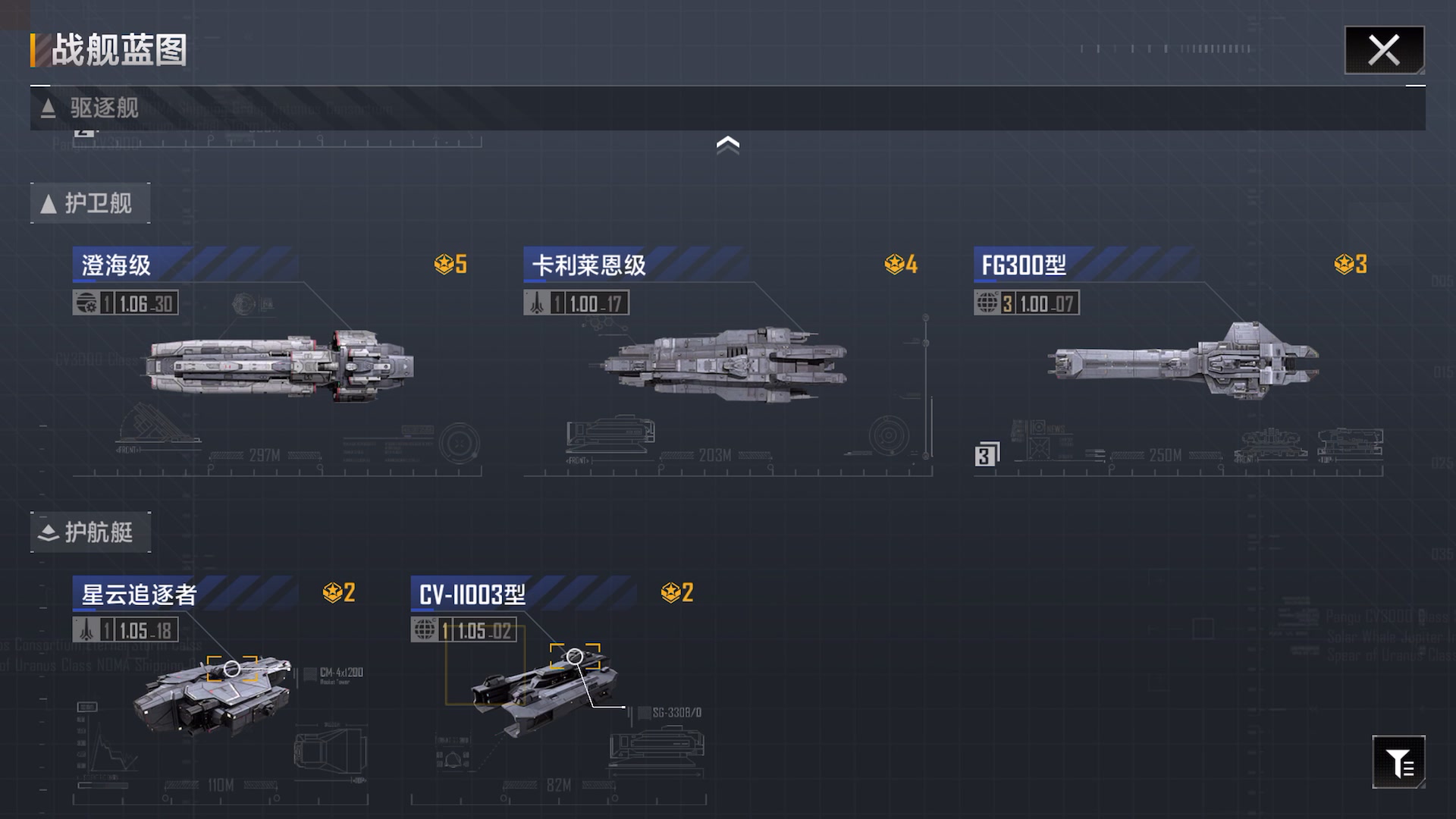Click the upward chevron below the destroyer header
The image size is (1456, 819).
pos(728,144)
